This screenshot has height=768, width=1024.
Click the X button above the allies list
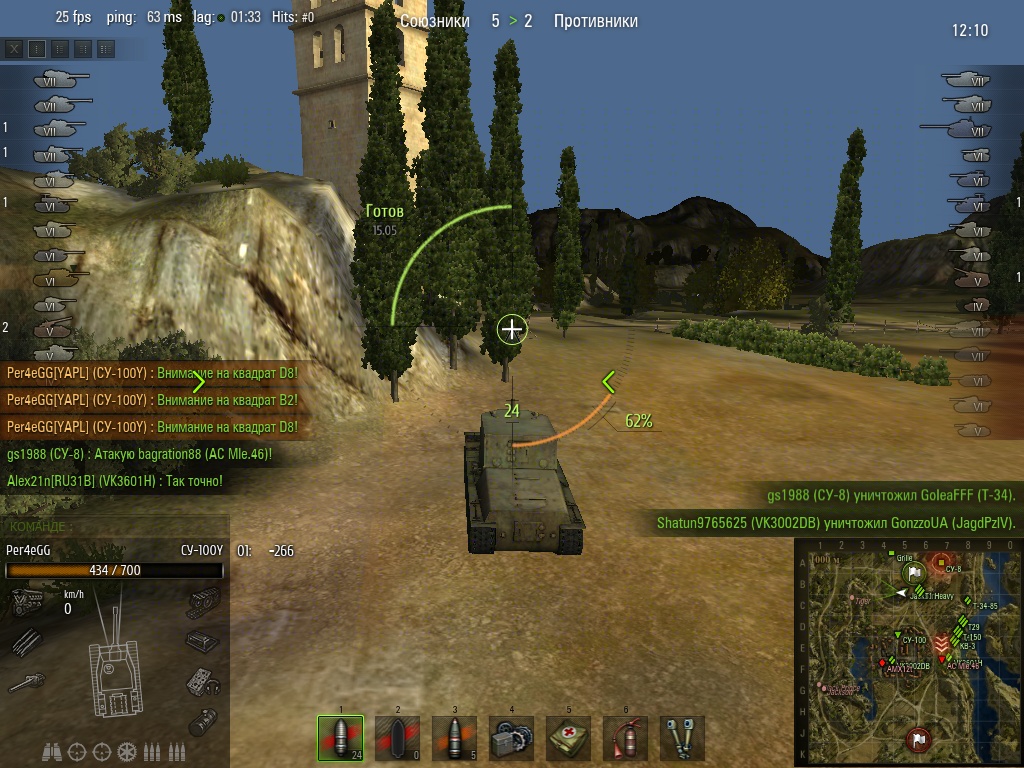(x=15, y=48)
